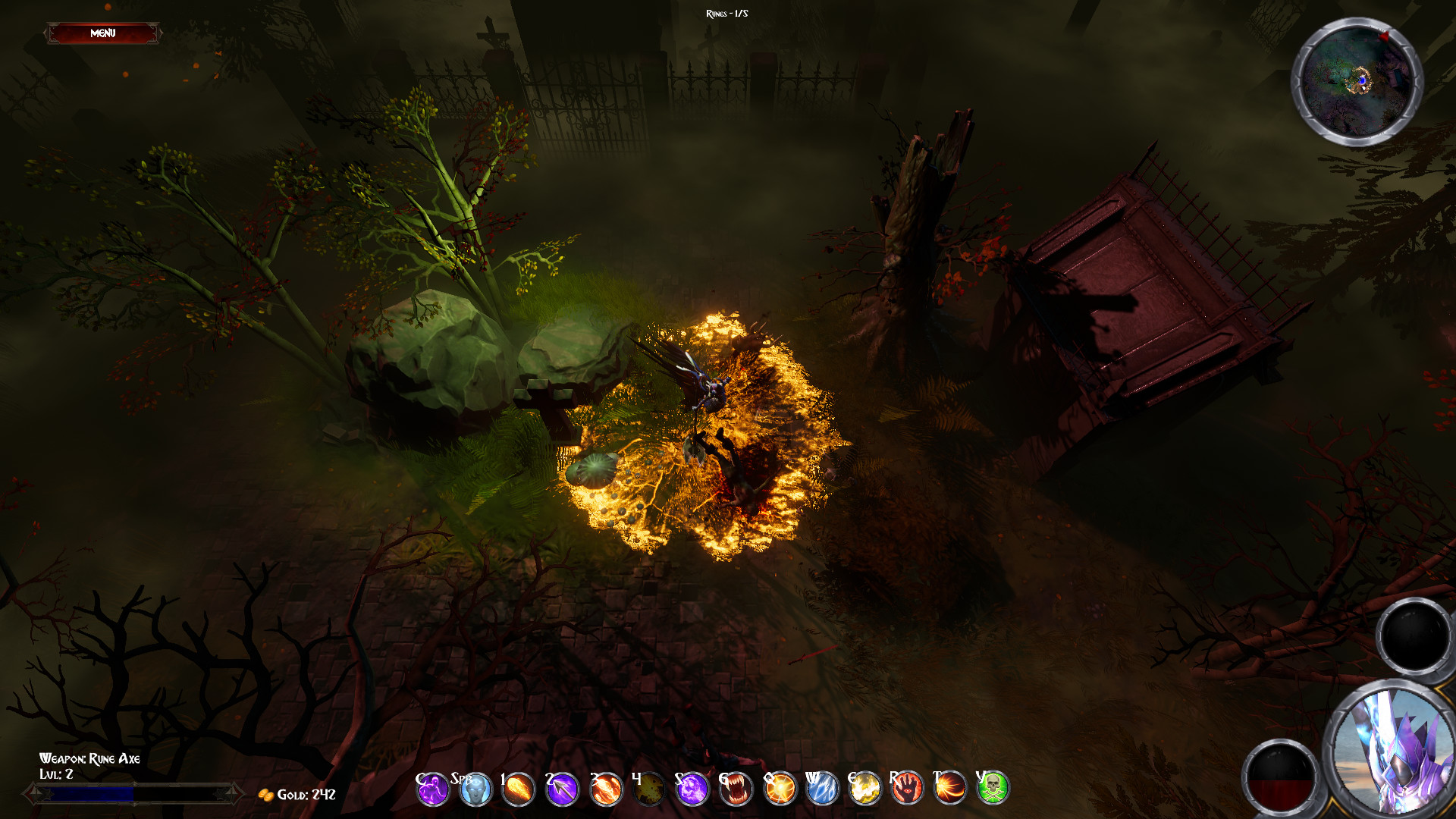Viewport: 1456px width, 819px height.
Task: Cast the blue ice shards spell
Action: (822, 789)
